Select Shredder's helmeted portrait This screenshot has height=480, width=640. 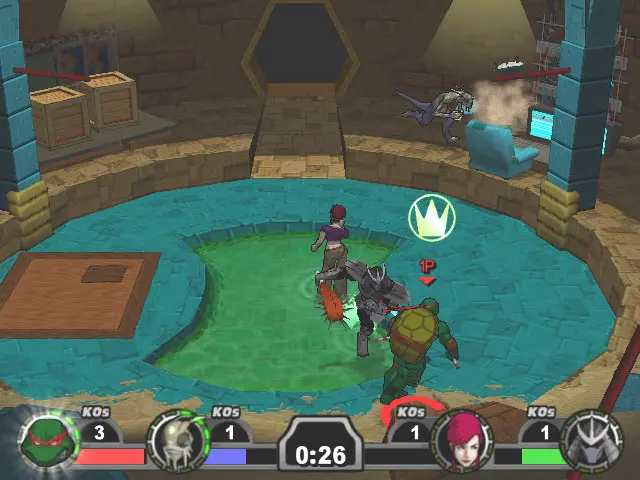coord(591,441)
